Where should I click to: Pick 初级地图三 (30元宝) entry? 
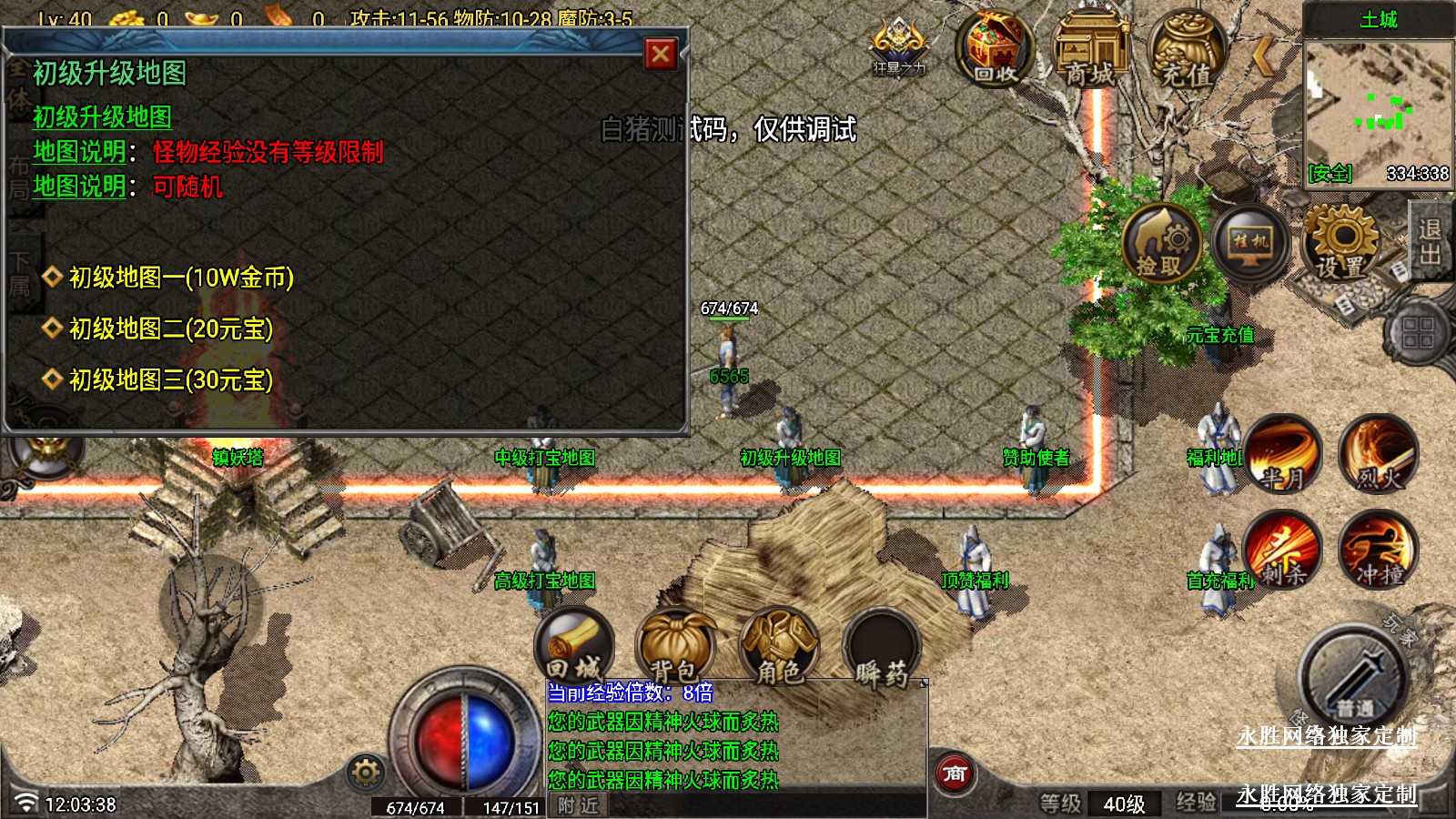coord(171,379)
